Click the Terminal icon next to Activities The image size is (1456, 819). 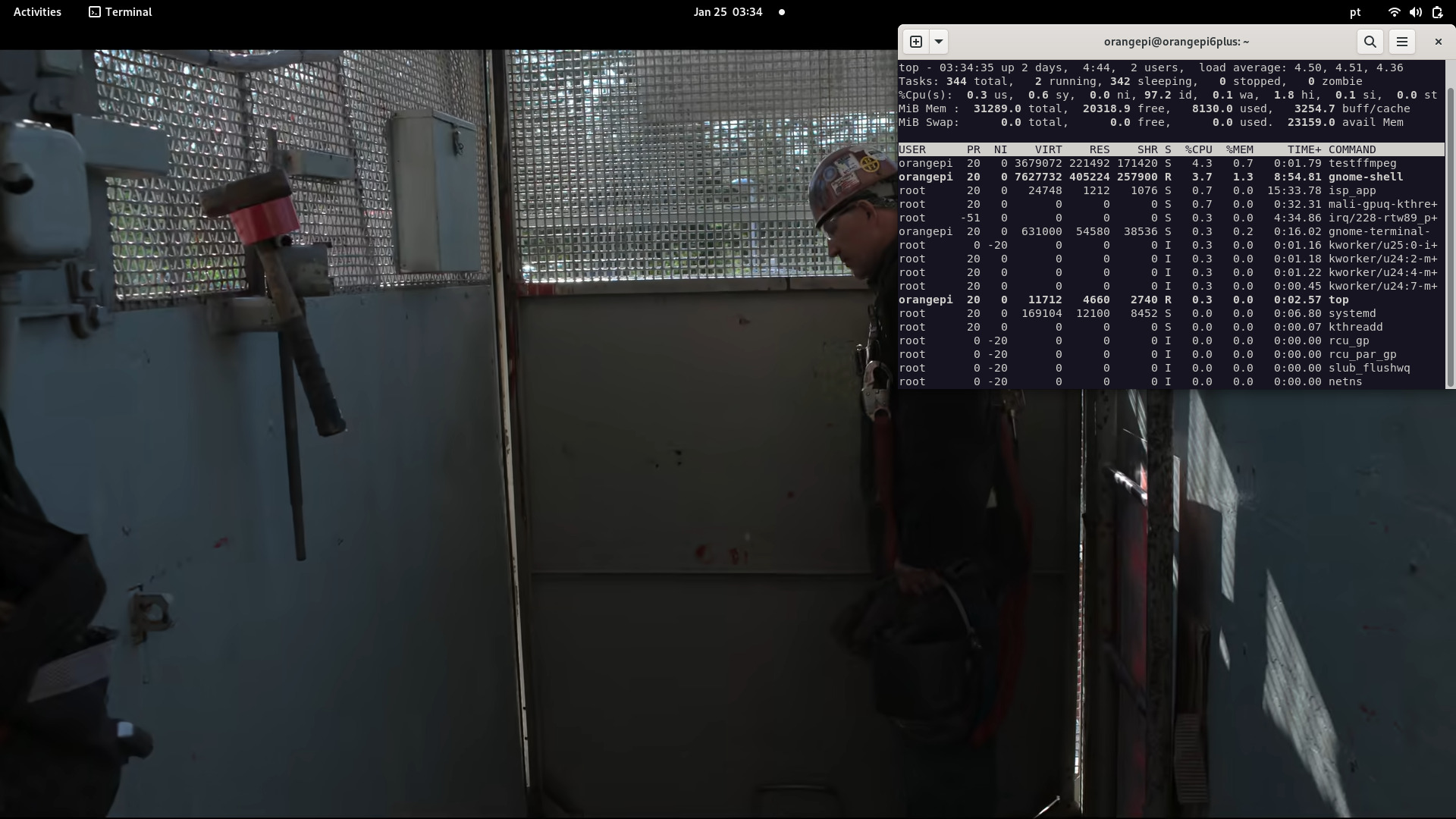[x=94, y=12]
